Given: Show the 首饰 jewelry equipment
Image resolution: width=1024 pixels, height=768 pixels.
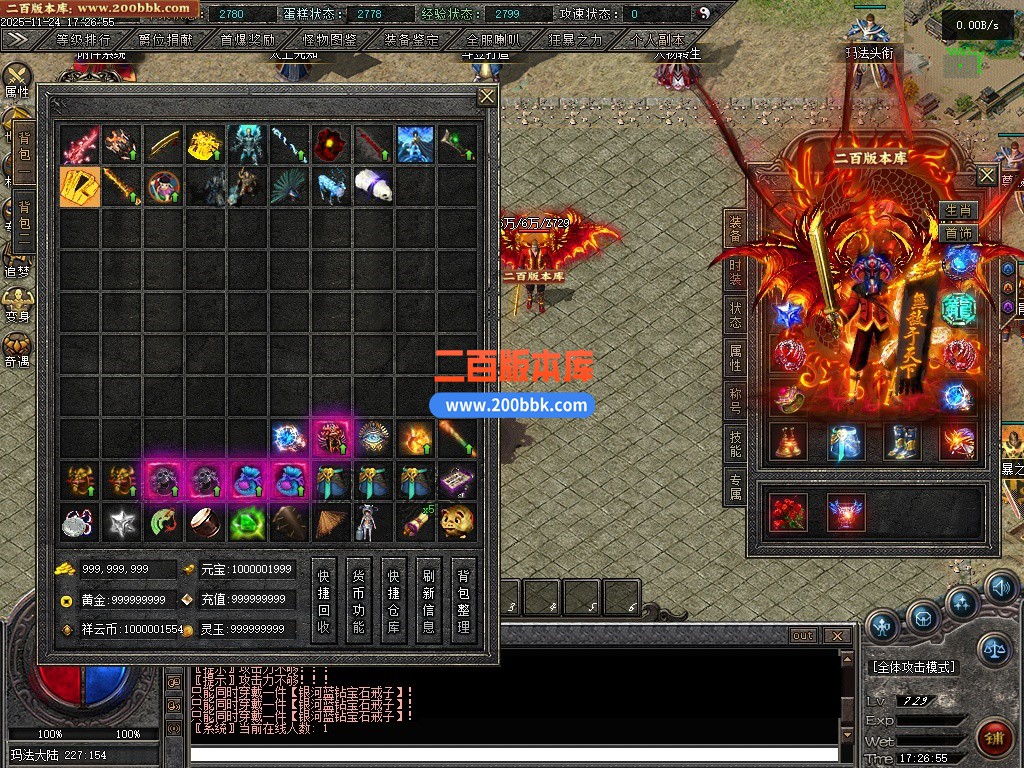Looking at the screenshot, I should 958,233.
